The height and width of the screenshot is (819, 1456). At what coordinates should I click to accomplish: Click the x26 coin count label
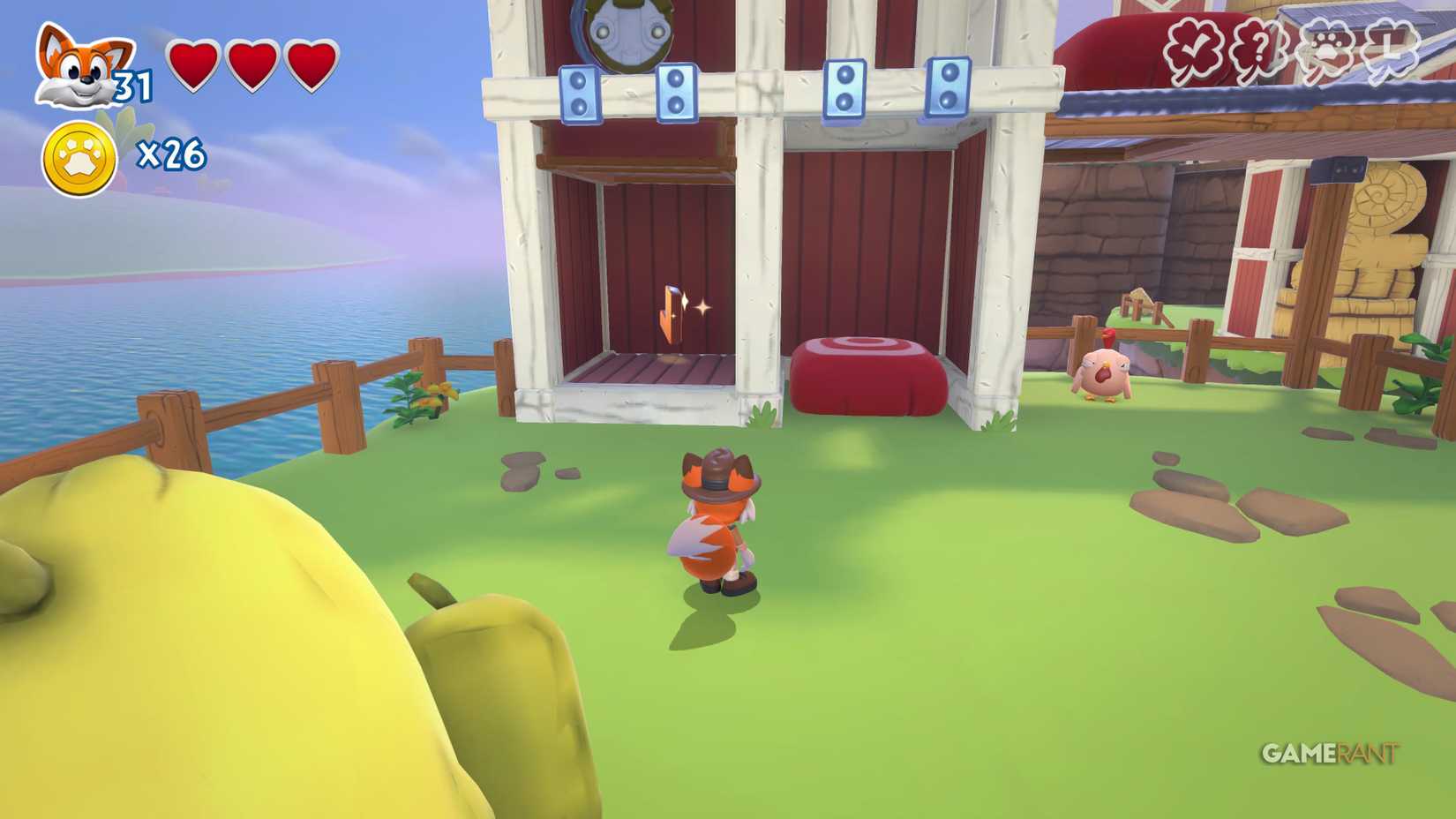coord(173,154)
